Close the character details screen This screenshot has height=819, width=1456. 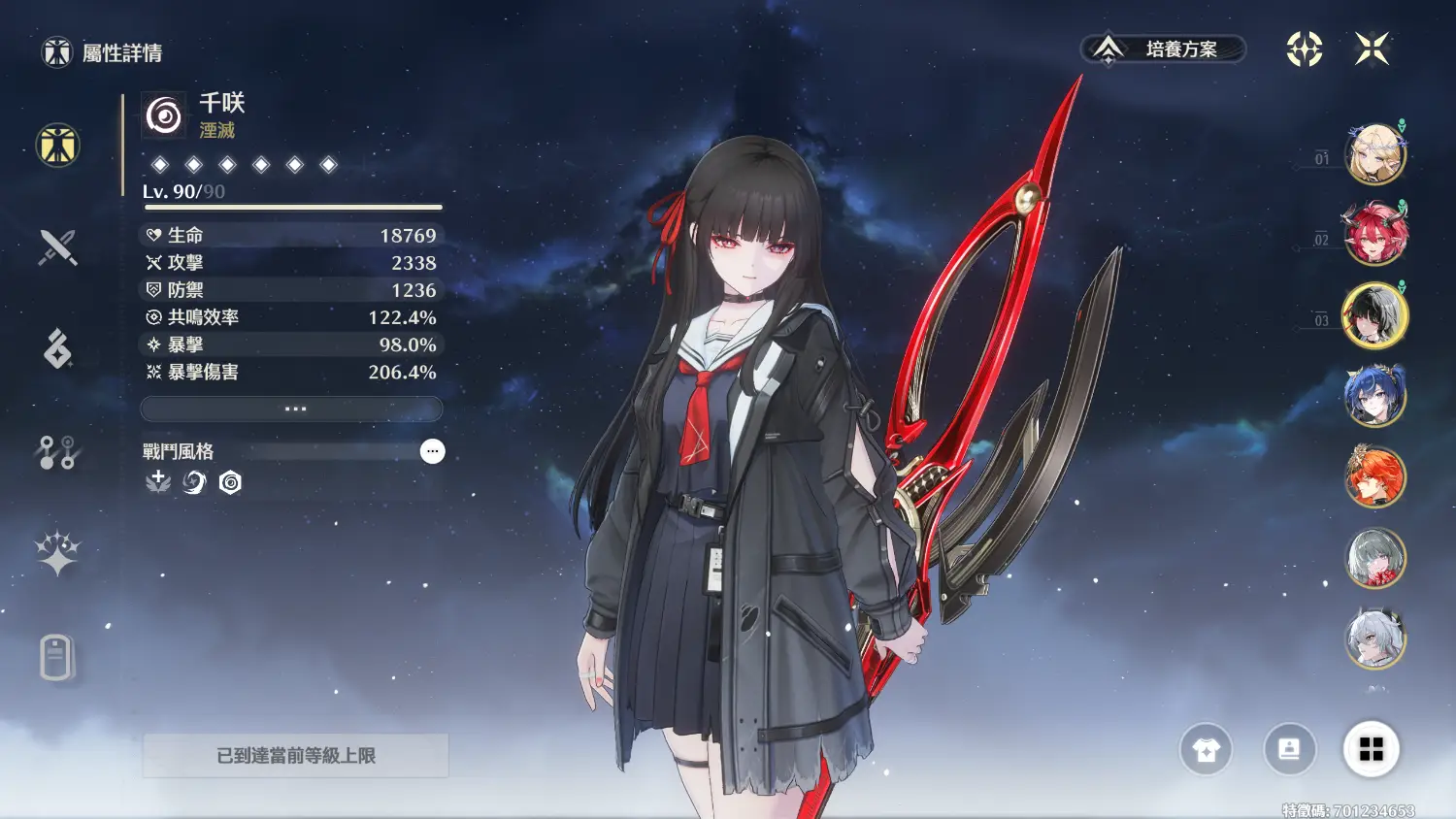[x=1372, y=49]
